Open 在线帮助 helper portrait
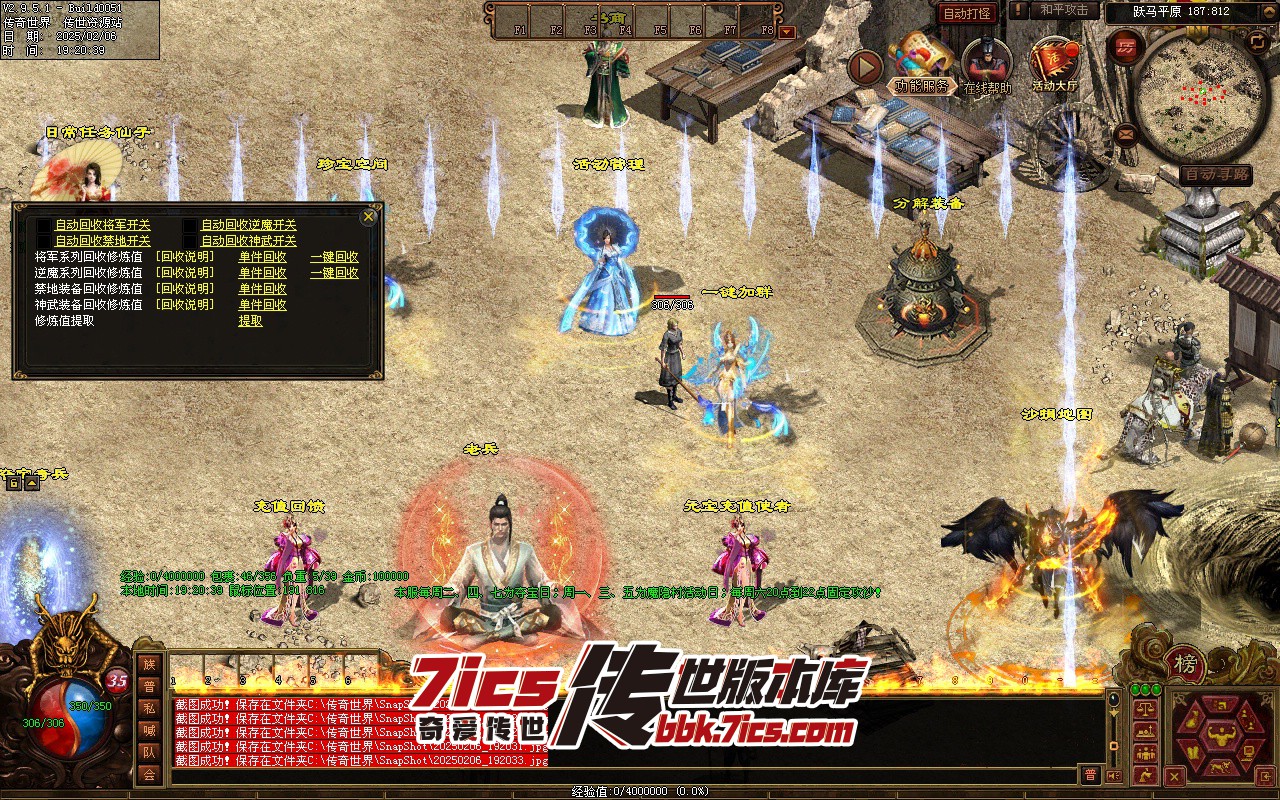The height and width of the screenshot is (800, 1280). (x=987, y=60)
